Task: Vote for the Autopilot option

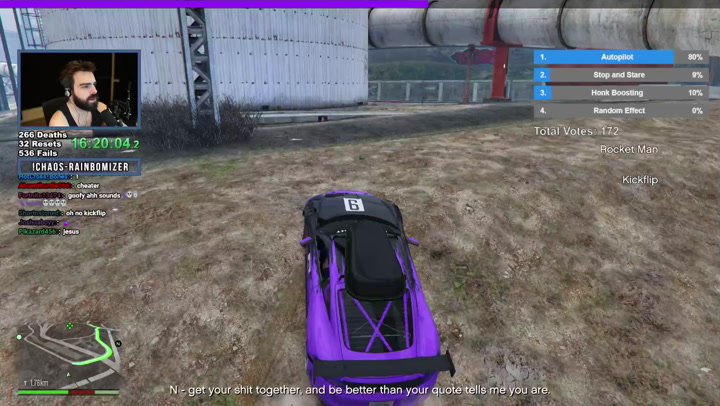Action: (618, 57)
